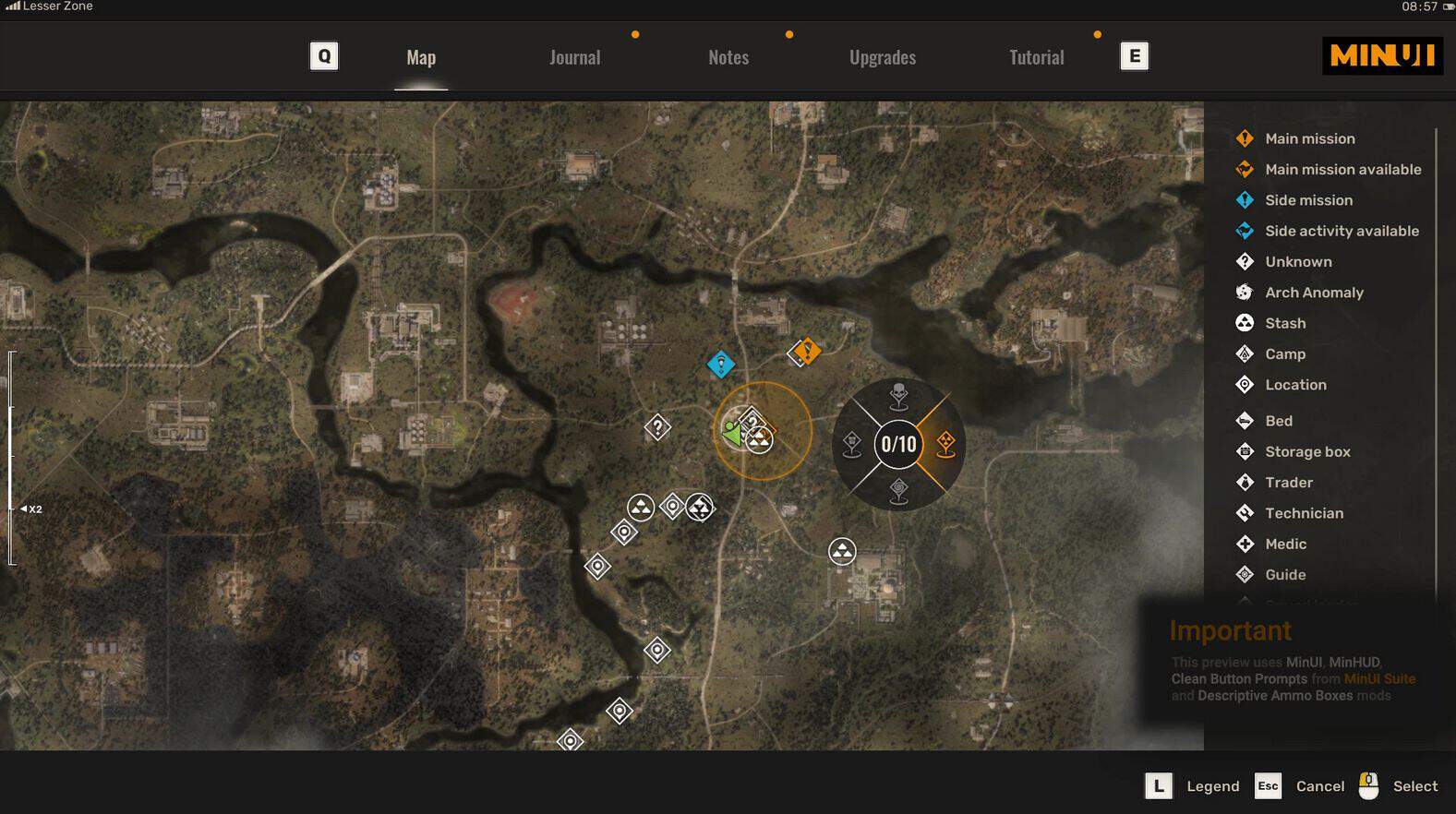The width and height of the screenshot is (1456, 814).
Task: Click the Side mission legend entry
Action: point(1308,200)
